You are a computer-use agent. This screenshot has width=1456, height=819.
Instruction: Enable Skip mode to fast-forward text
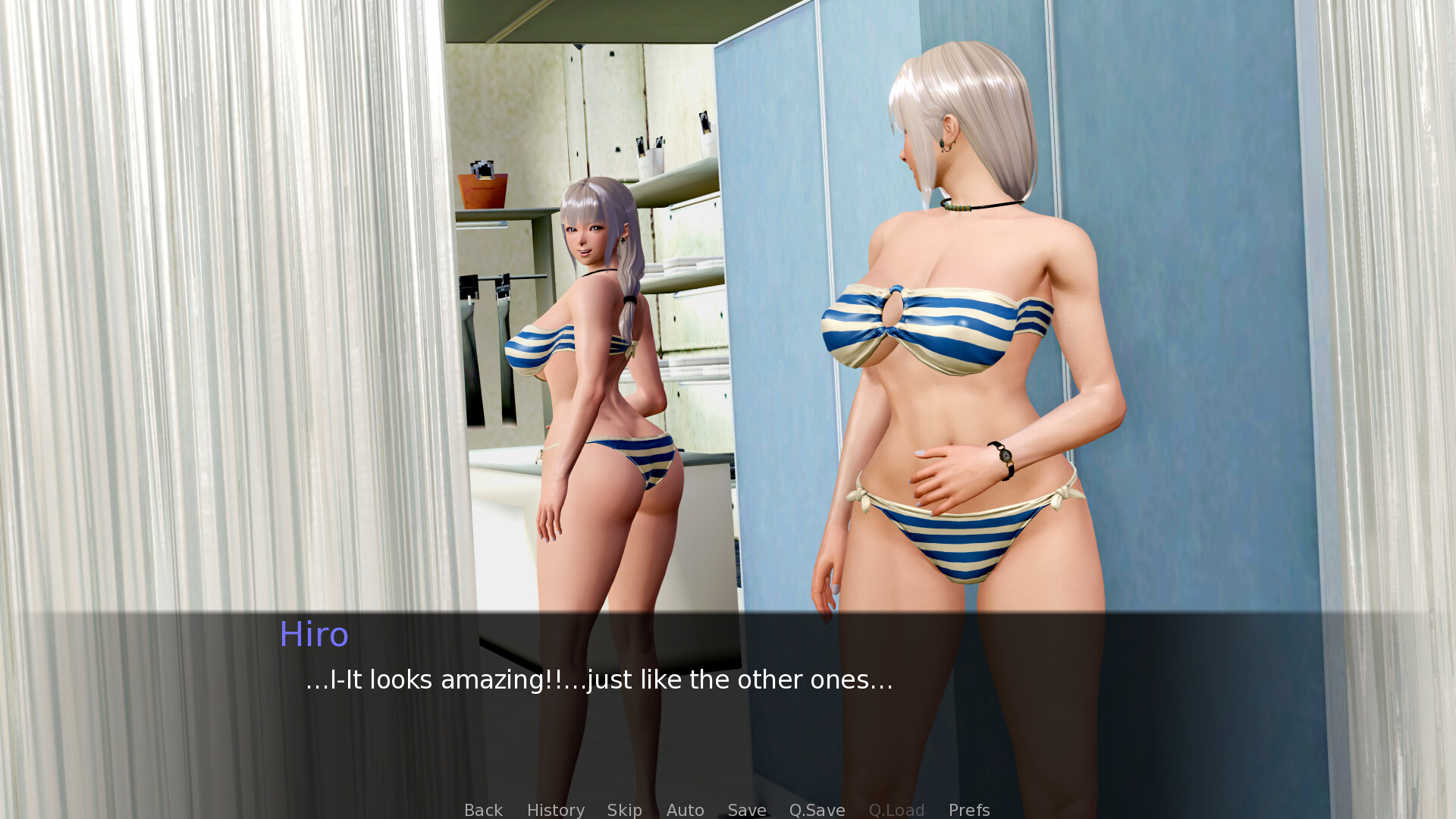(x=623, y=810)
